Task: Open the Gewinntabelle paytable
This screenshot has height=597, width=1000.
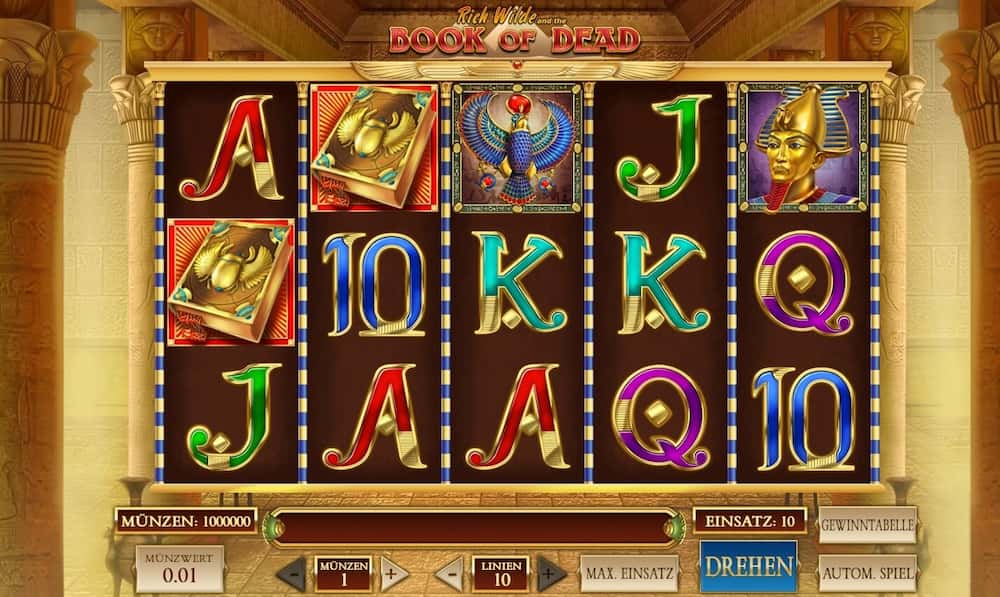Action: pyautogui.click(x=867, y=524)
